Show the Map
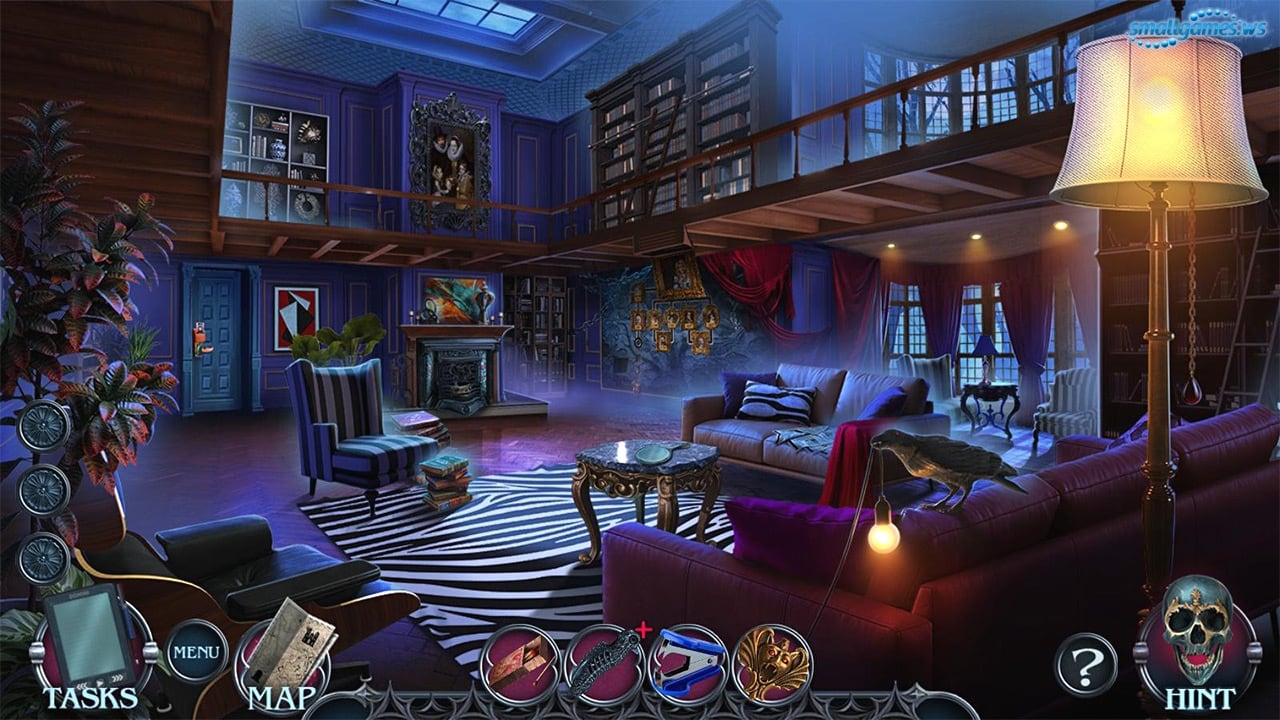The height and width of the screenshot is (720, 1280). pos(284,651)
